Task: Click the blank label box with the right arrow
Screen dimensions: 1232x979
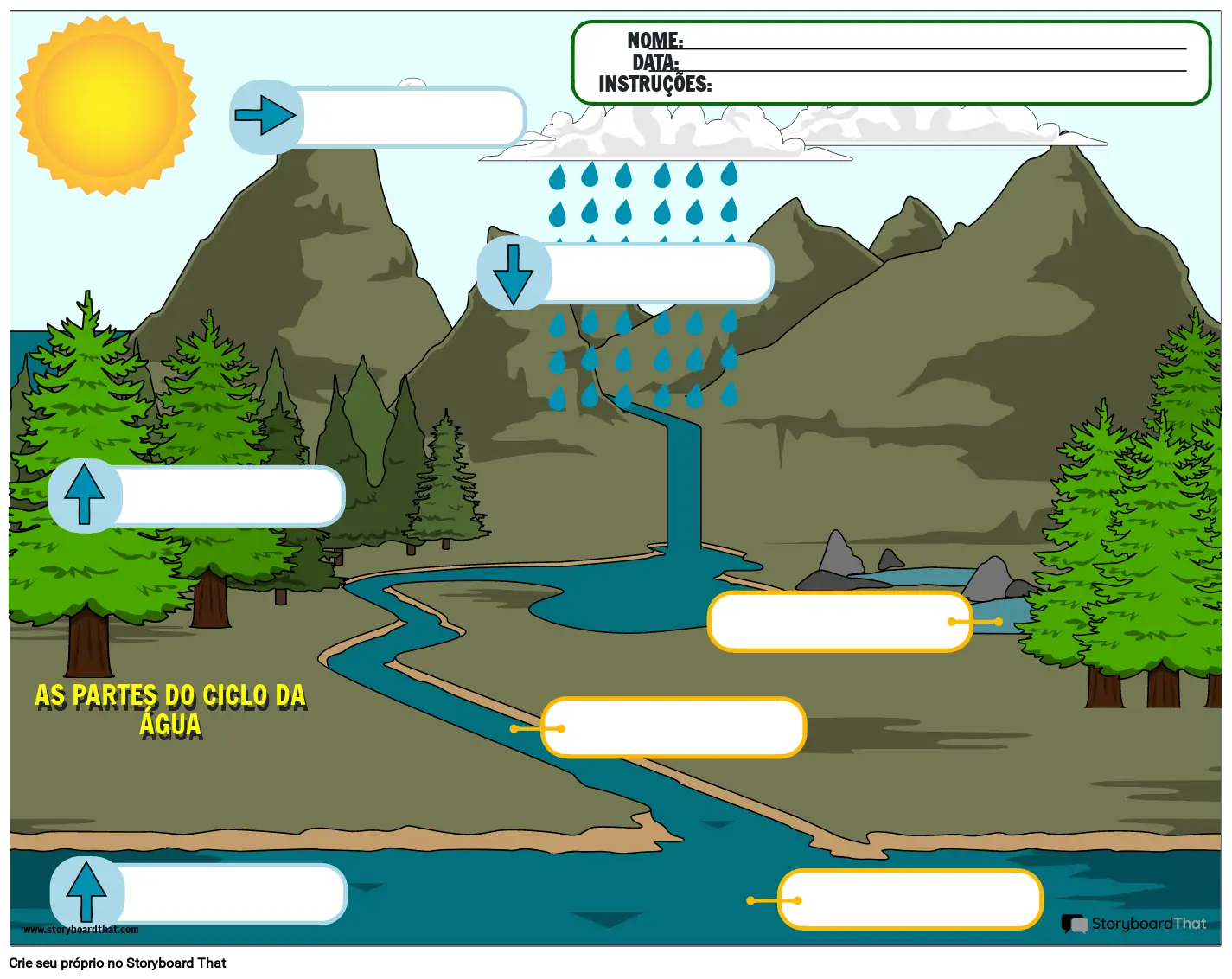Action: 412,118
